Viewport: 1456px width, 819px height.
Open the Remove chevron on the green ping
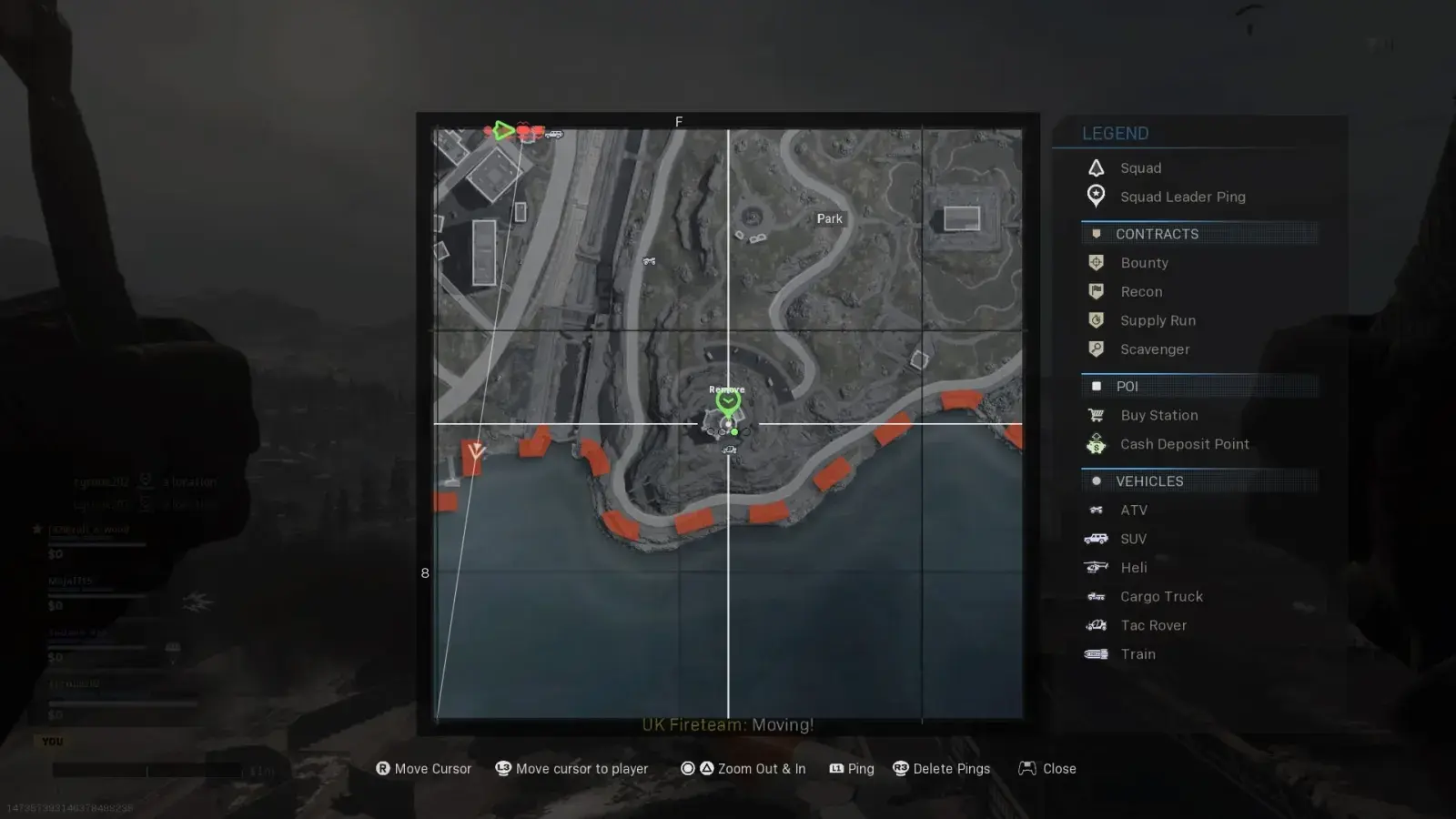727,399
